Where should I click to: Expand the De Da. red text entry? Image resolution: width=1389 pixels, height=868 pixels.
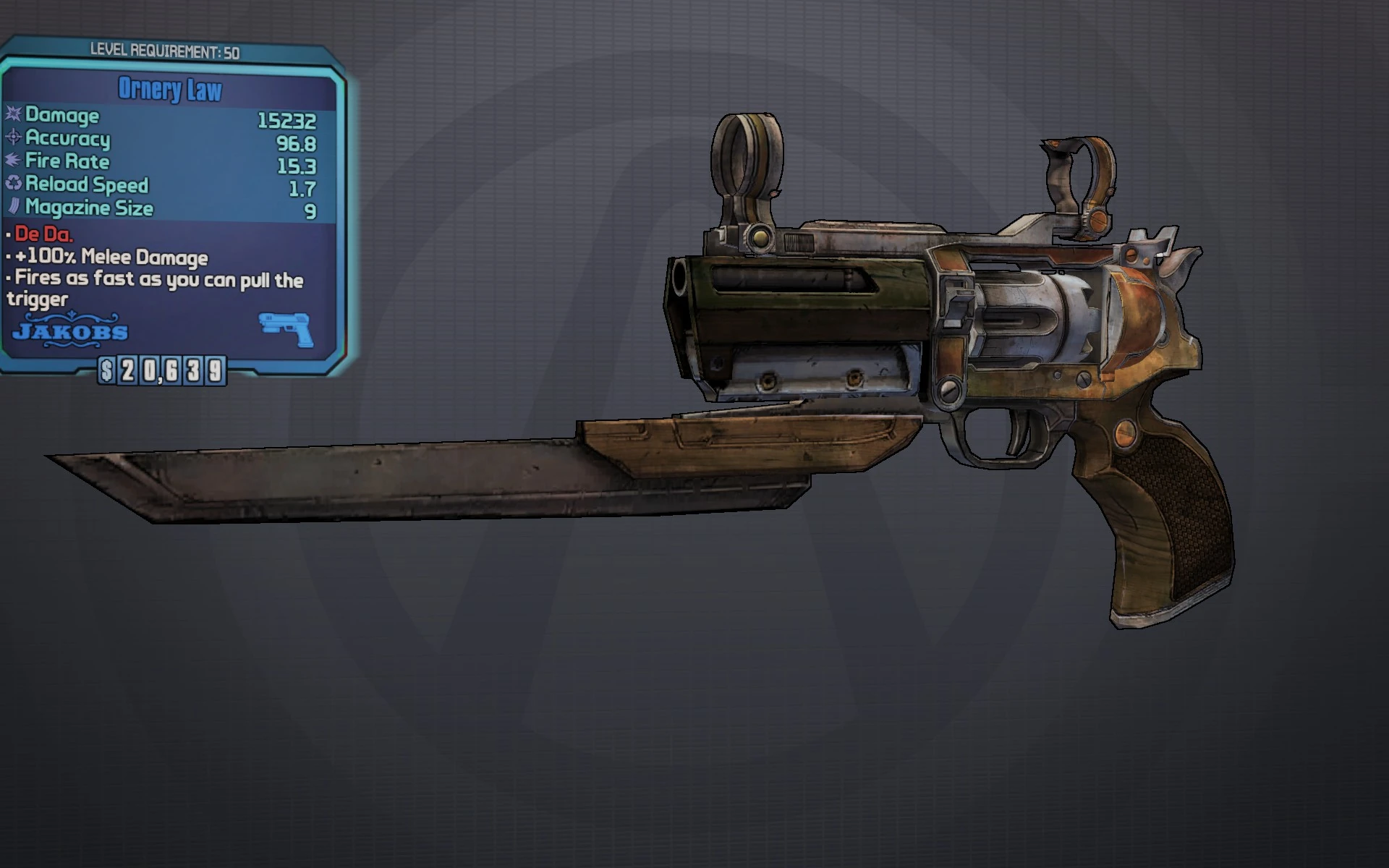click(43, 234)
